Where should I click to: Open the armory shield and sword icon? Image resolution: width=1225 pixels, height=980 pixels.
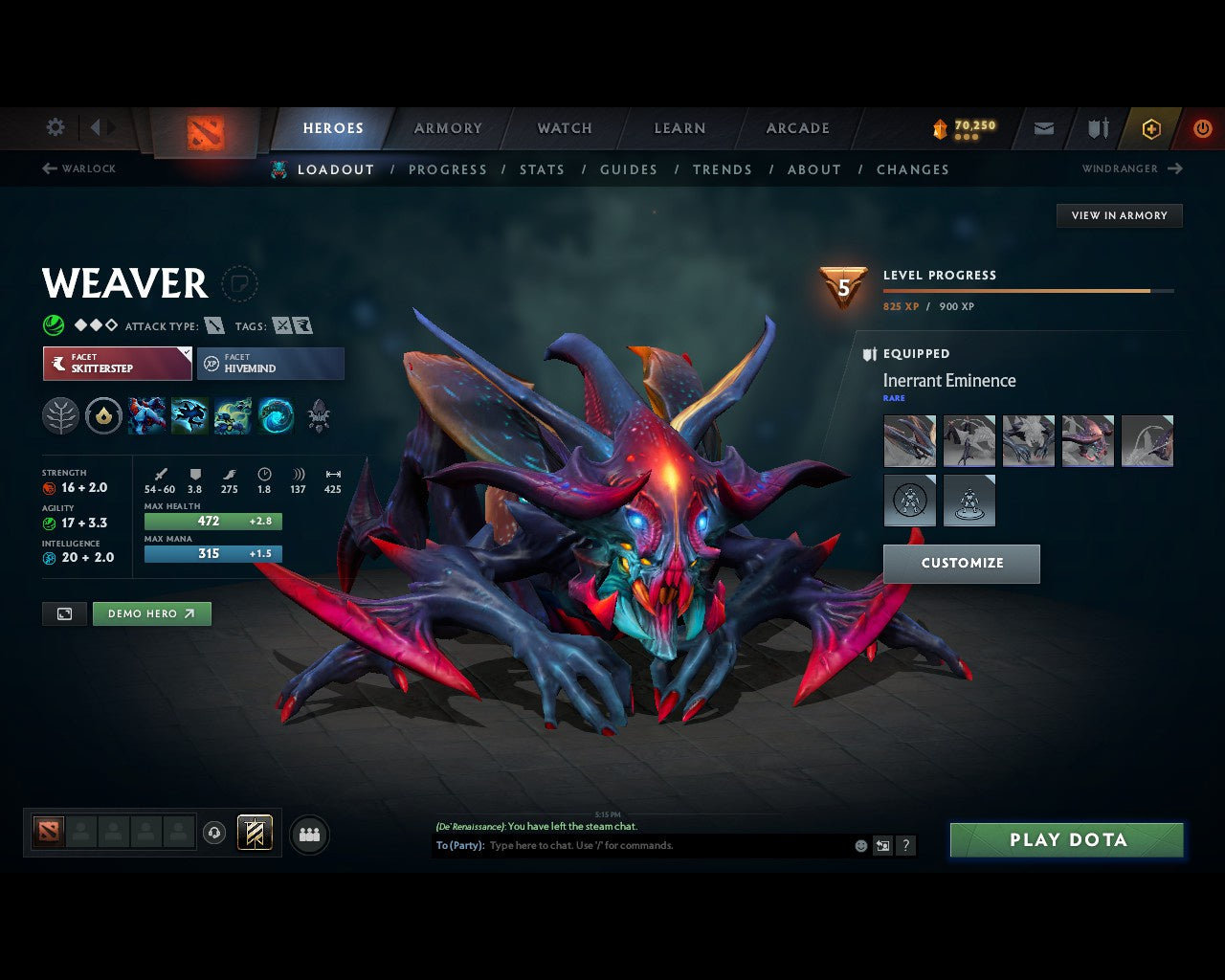click(1096, 127)
